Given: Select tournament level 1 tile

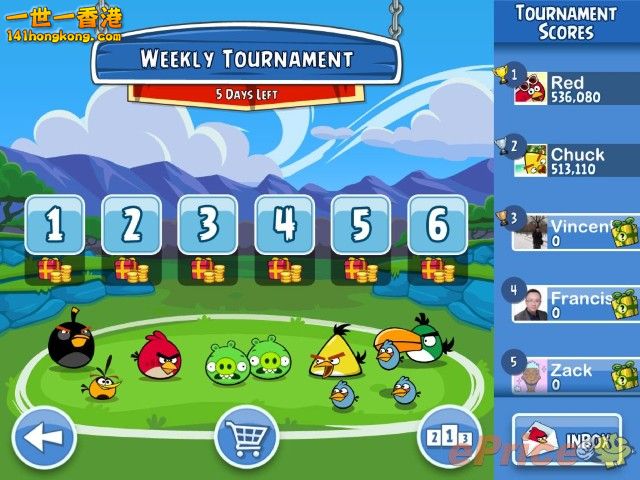Looking at the screenshot, I should (x=54, y=225).
